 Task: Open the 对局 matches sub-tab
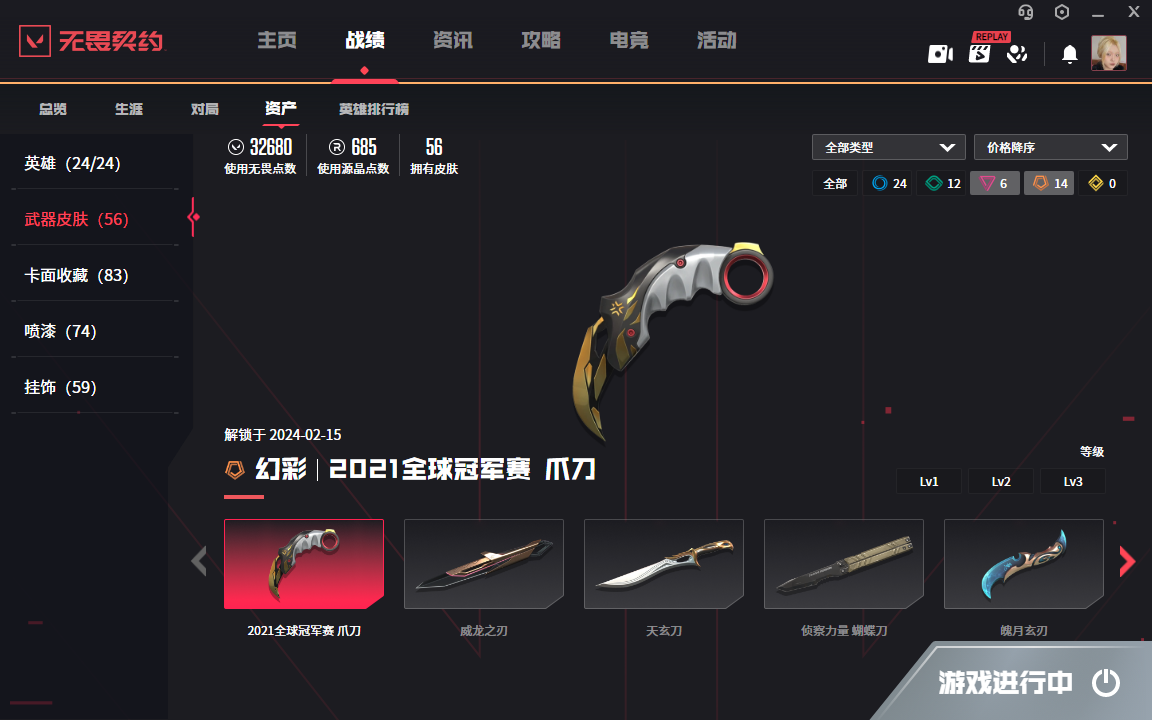[205, 109]
